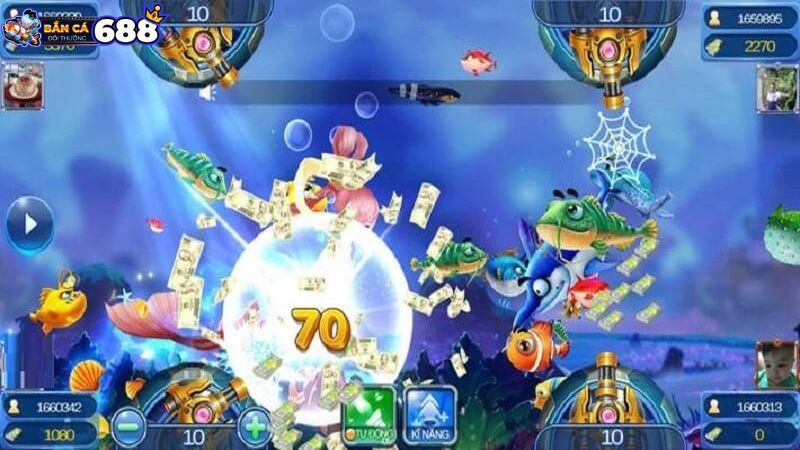Decrease the cannon bet with the minus button
Image resolution: width=800 pixels, height=450 pixels.
click(x=127, y=427)
